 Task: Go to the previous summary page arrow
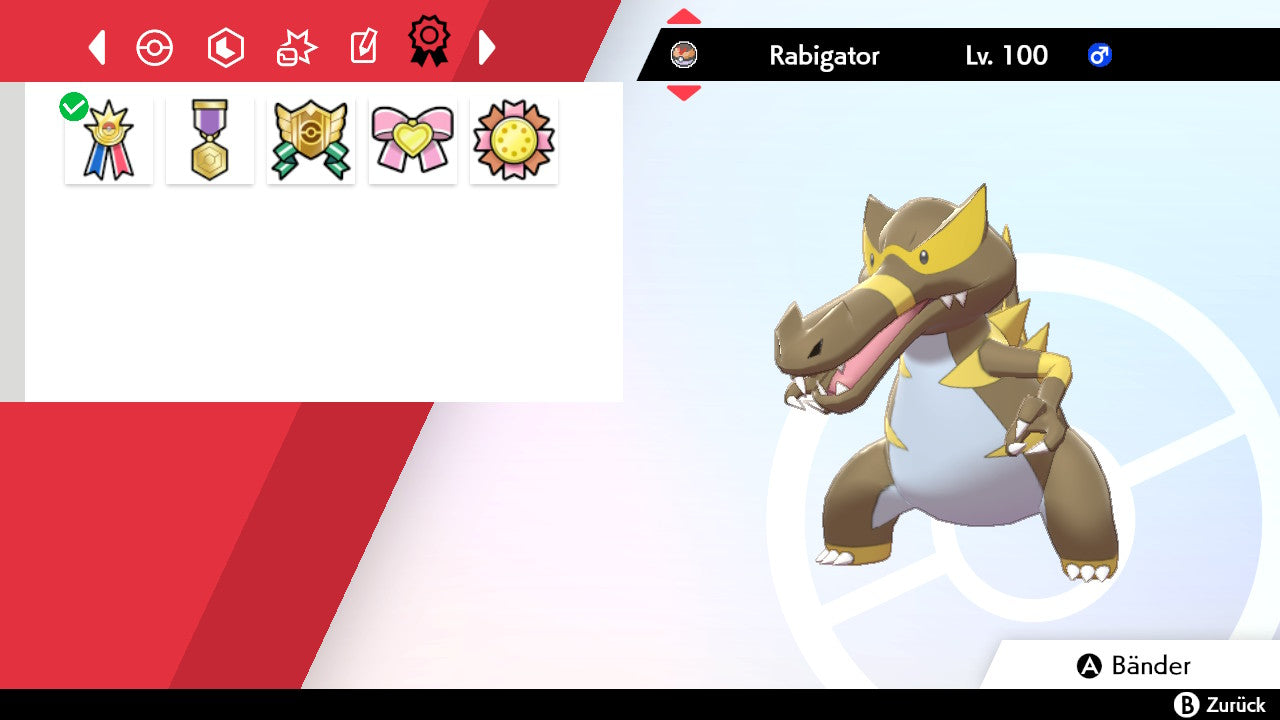pos(97,47)
